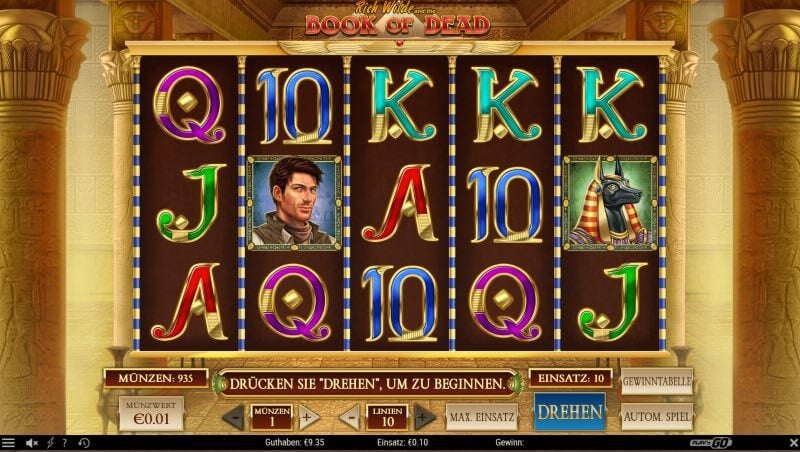Spin the reels with the Drehen button

569,412
